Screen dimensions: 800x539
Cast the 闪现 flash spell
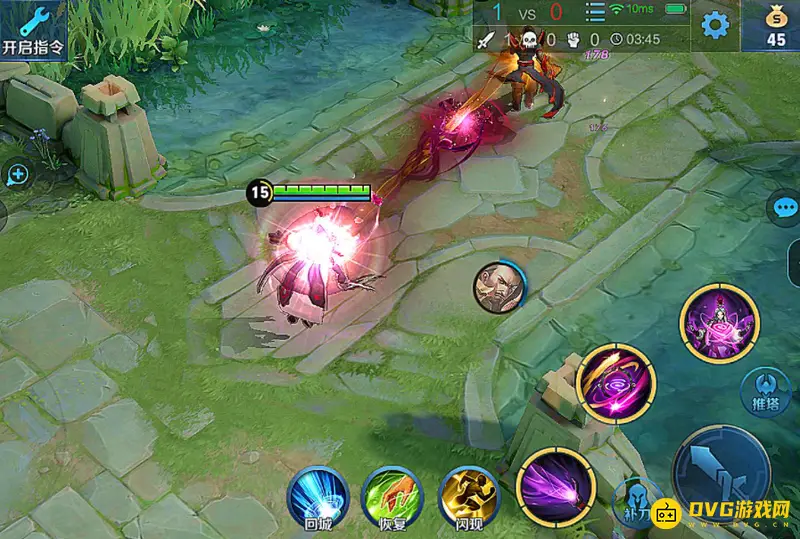[x=468, y=497]
